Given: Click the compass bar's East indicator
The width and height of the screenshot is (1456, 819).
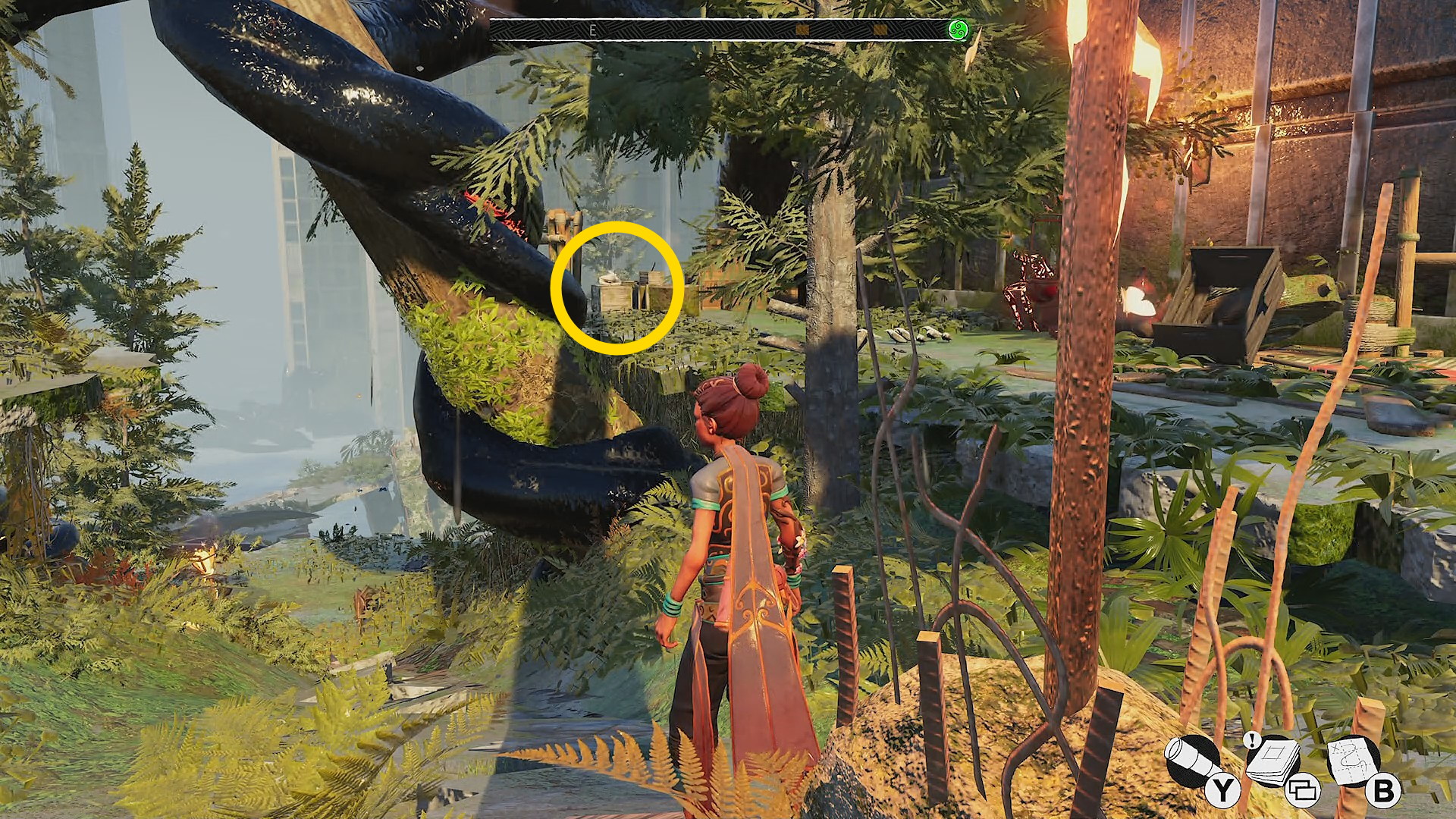Looking at the screenshot, I should click(x=592, y=30).
